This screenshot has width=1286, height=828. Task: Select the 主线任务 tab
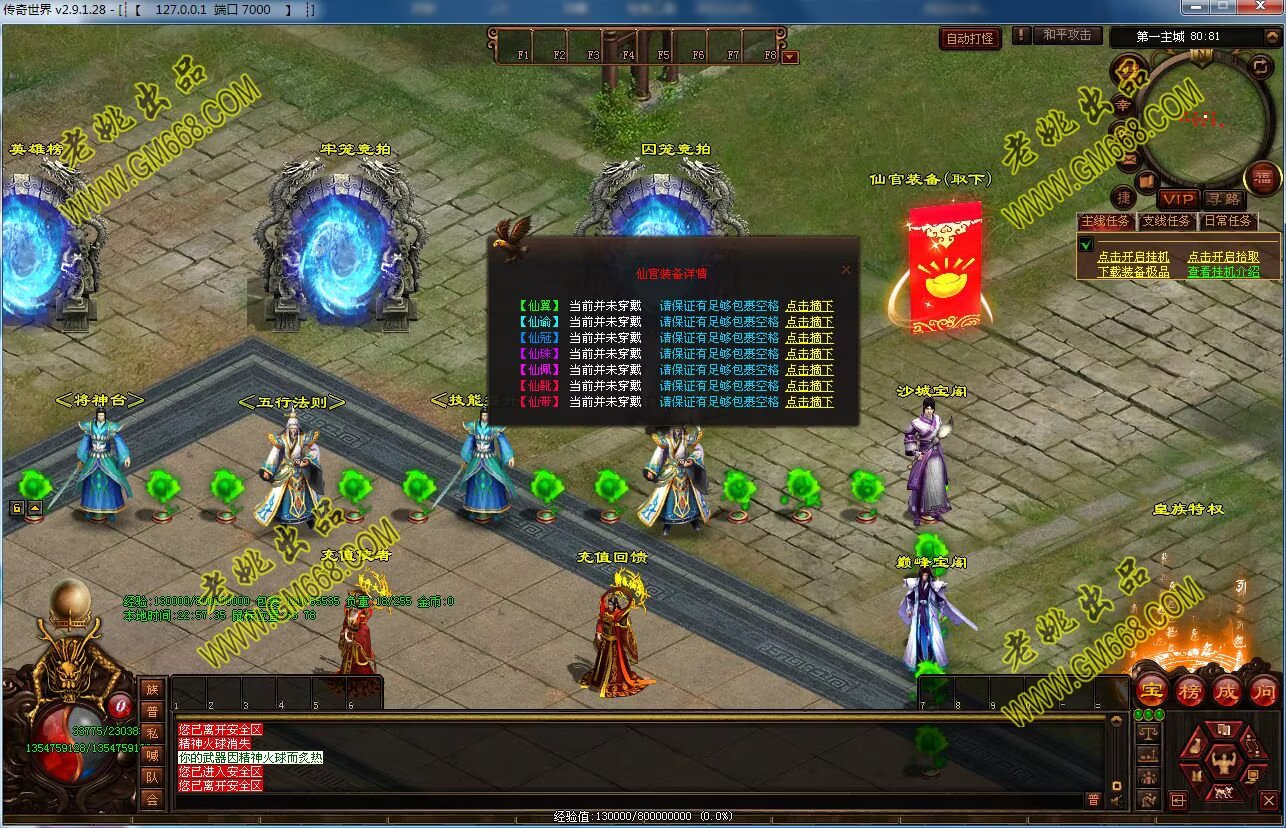coord(1105,221)
